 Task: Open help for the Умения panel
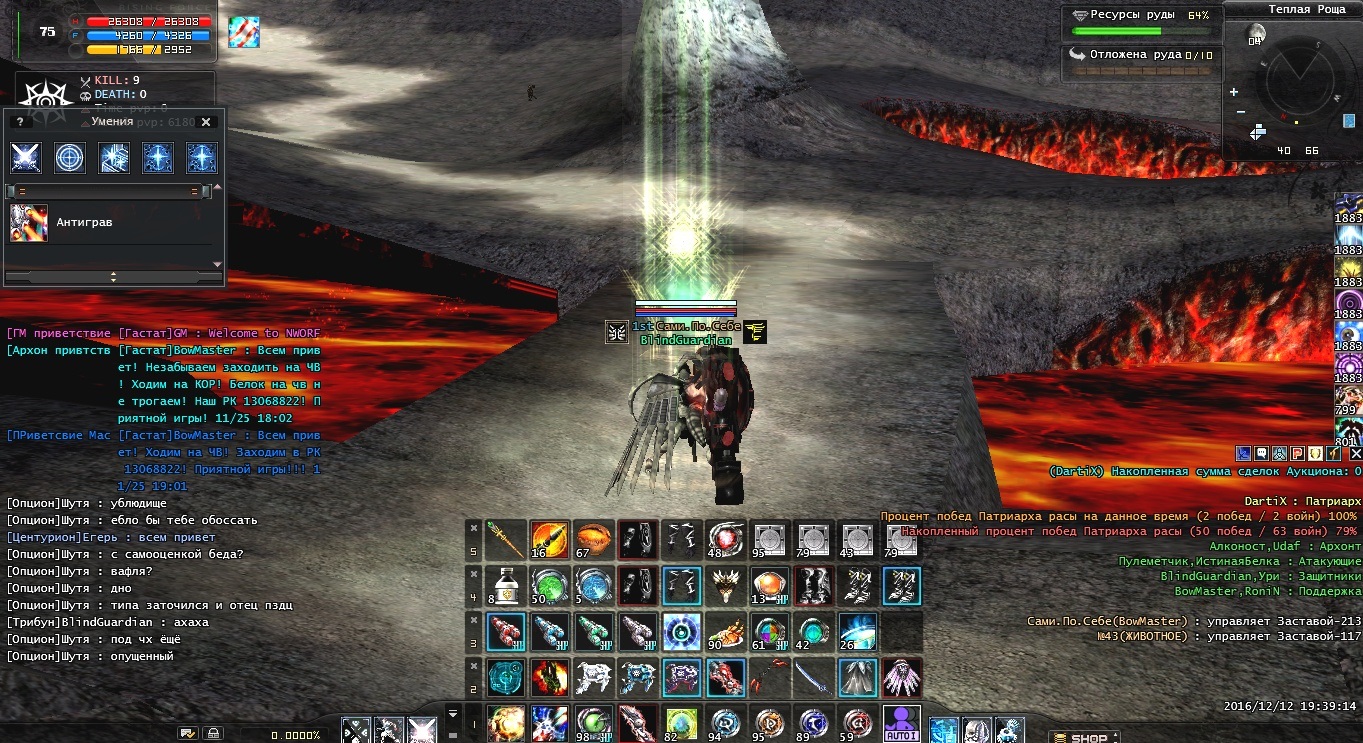click(19, 122)
